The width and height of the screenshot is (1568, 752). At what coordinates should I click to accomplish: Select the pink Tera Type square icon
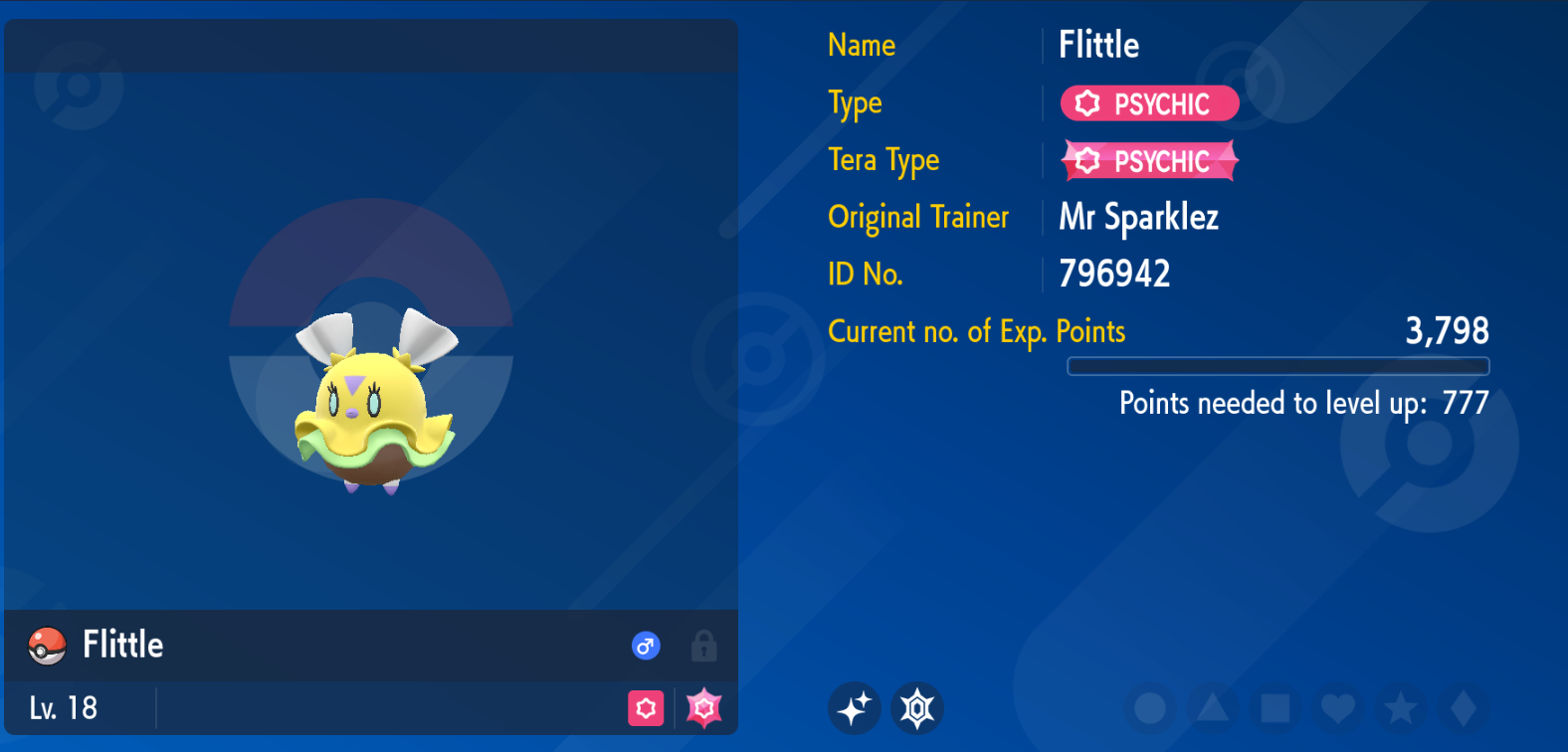648,709
